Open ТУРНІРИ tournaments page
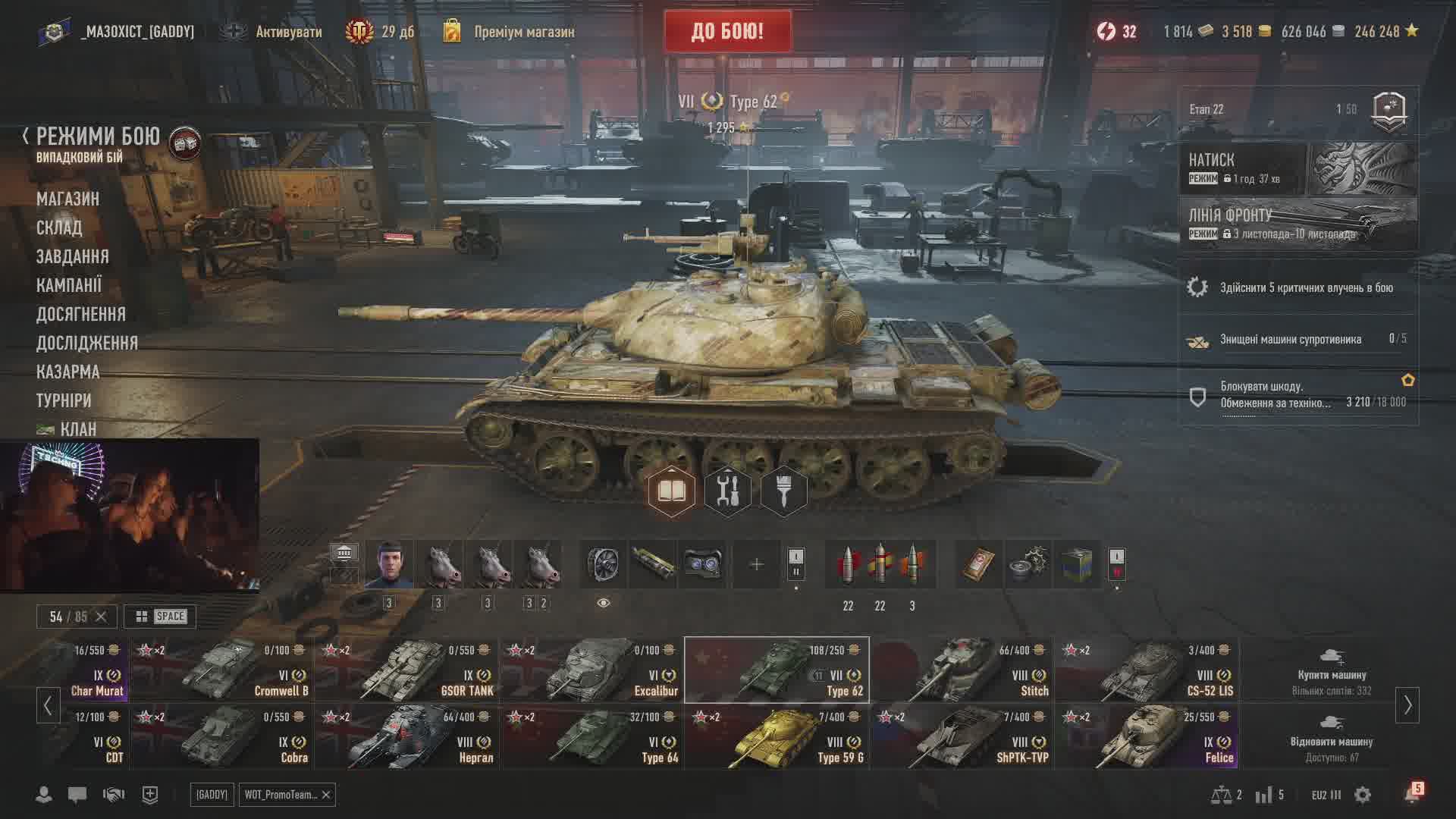Viewport: 1456px width, 819px height. click(x=64, y=400)
